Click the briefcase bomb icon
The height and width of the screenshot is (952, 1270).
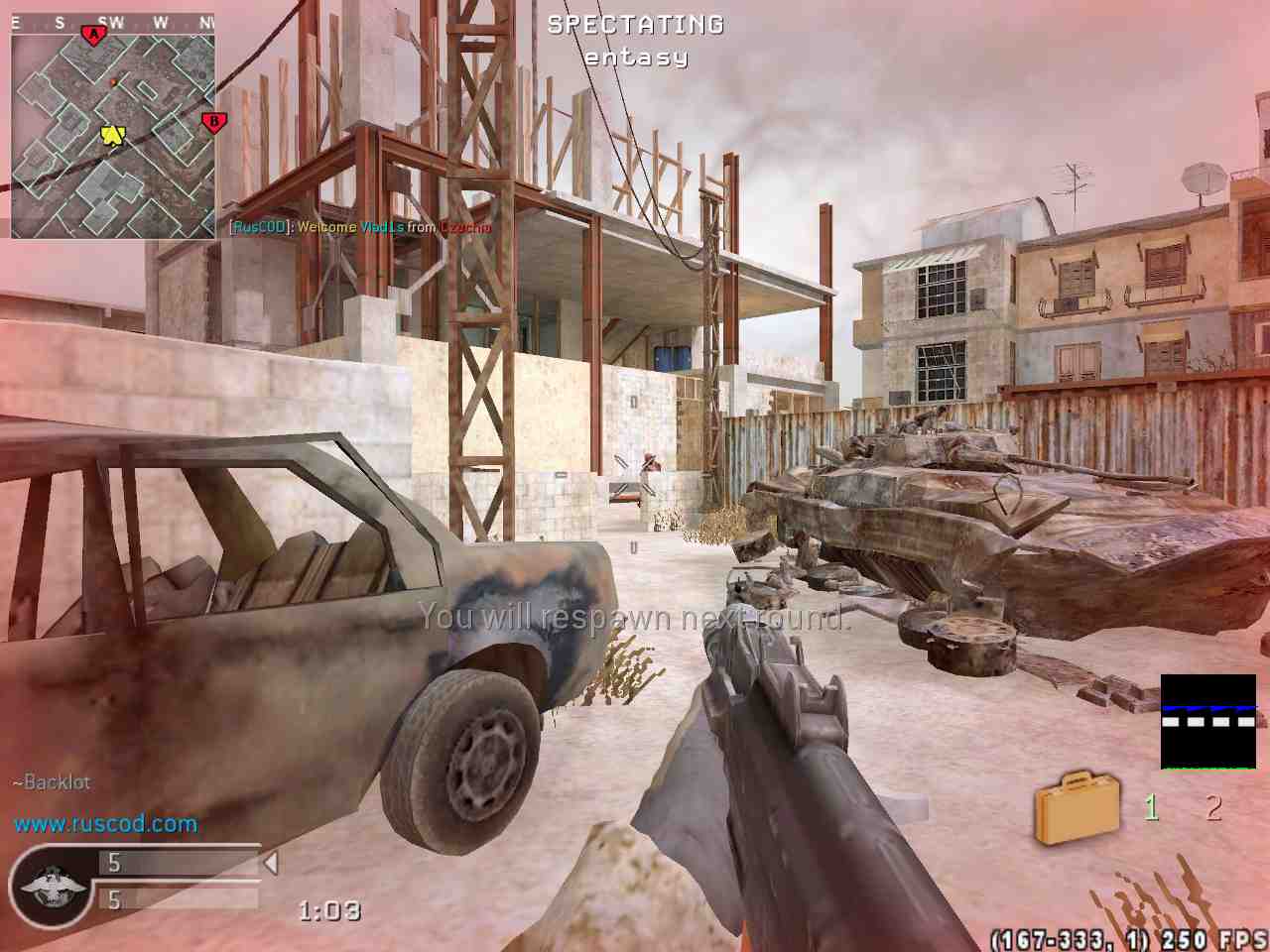tap(1078, 808)
